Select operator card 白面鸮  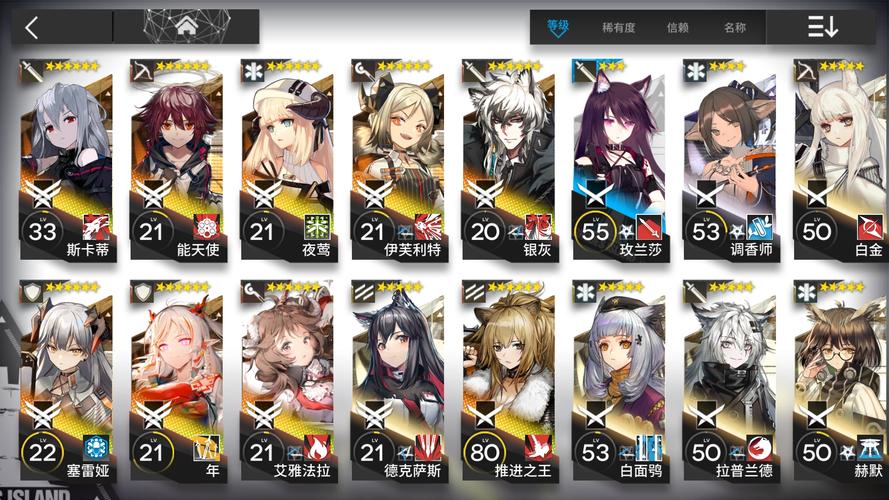(620, 380)
